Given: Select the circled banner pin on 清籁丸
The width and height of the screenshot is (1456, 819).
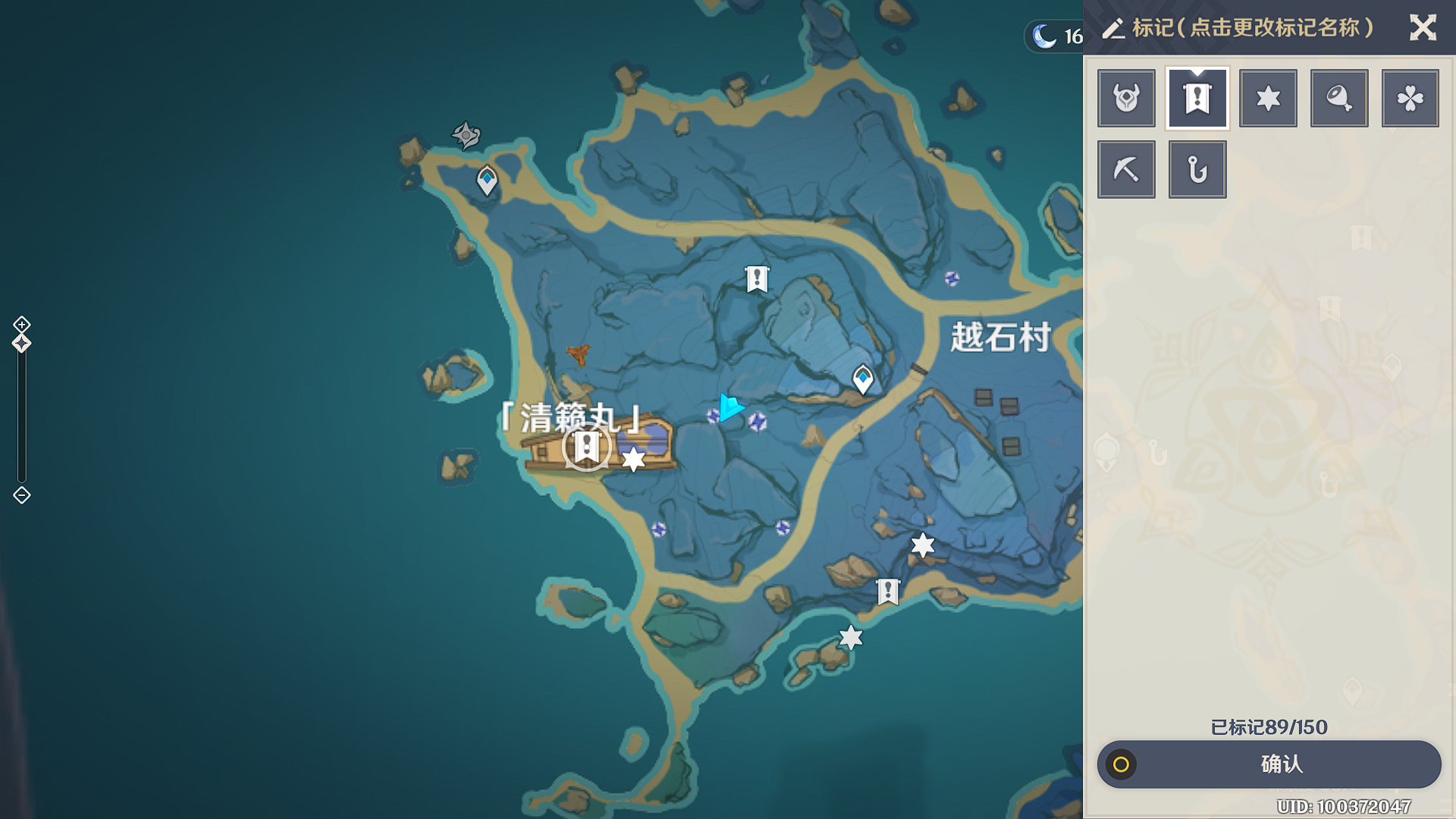Looking at the screenshot, I should (586, 447).
